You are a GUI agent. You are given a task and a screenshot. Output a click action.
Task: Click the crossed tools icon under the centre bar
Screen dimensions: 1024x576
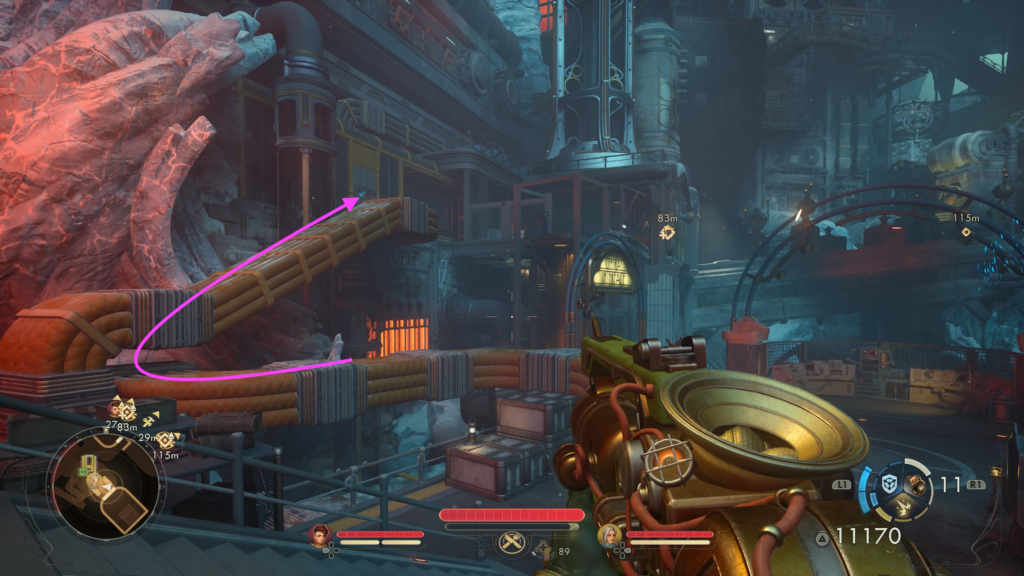pos(512,544)
